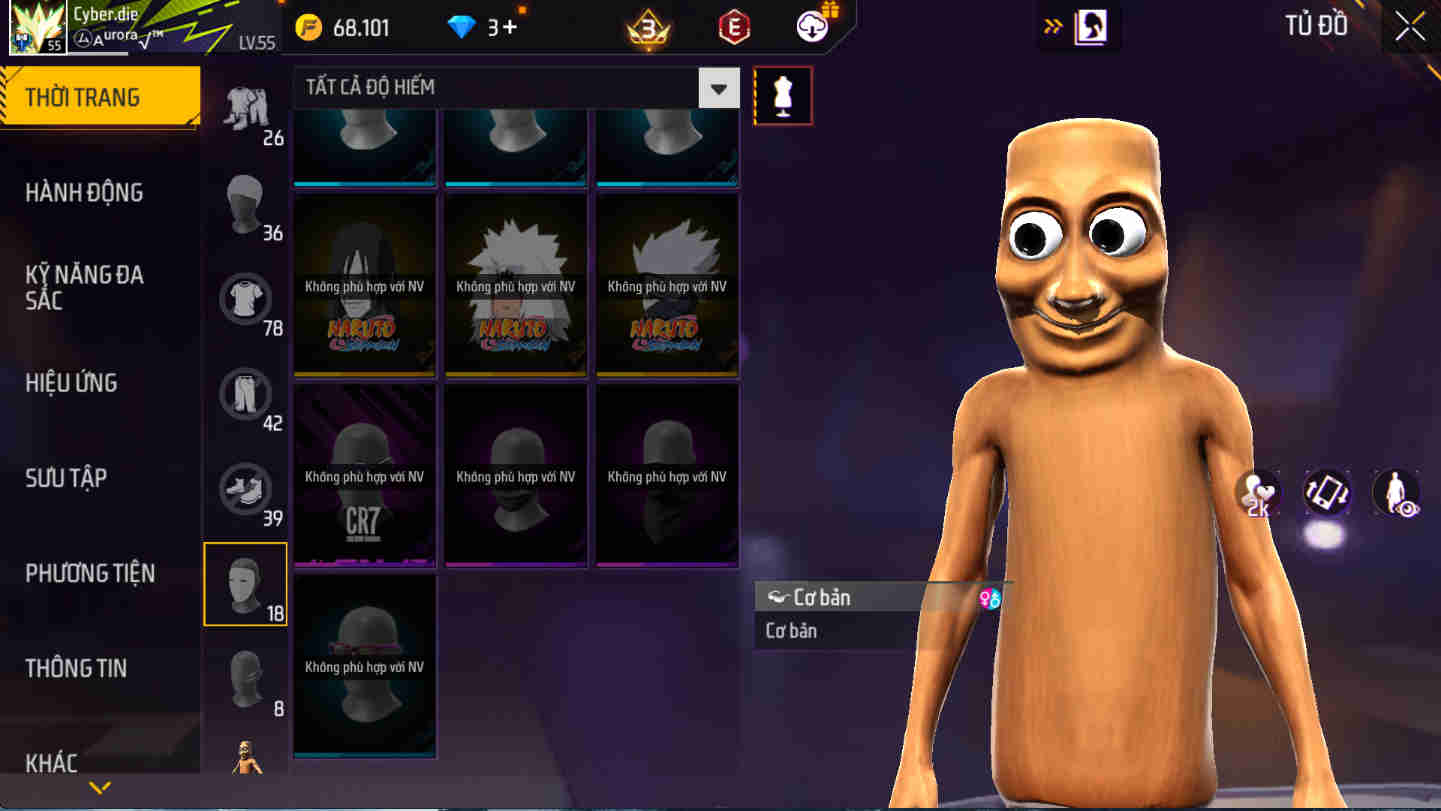Image resolution: width=1441 pixels, height=811 pixels.
Task: Select the face mask category with 8 items
Action: [245, 677]
